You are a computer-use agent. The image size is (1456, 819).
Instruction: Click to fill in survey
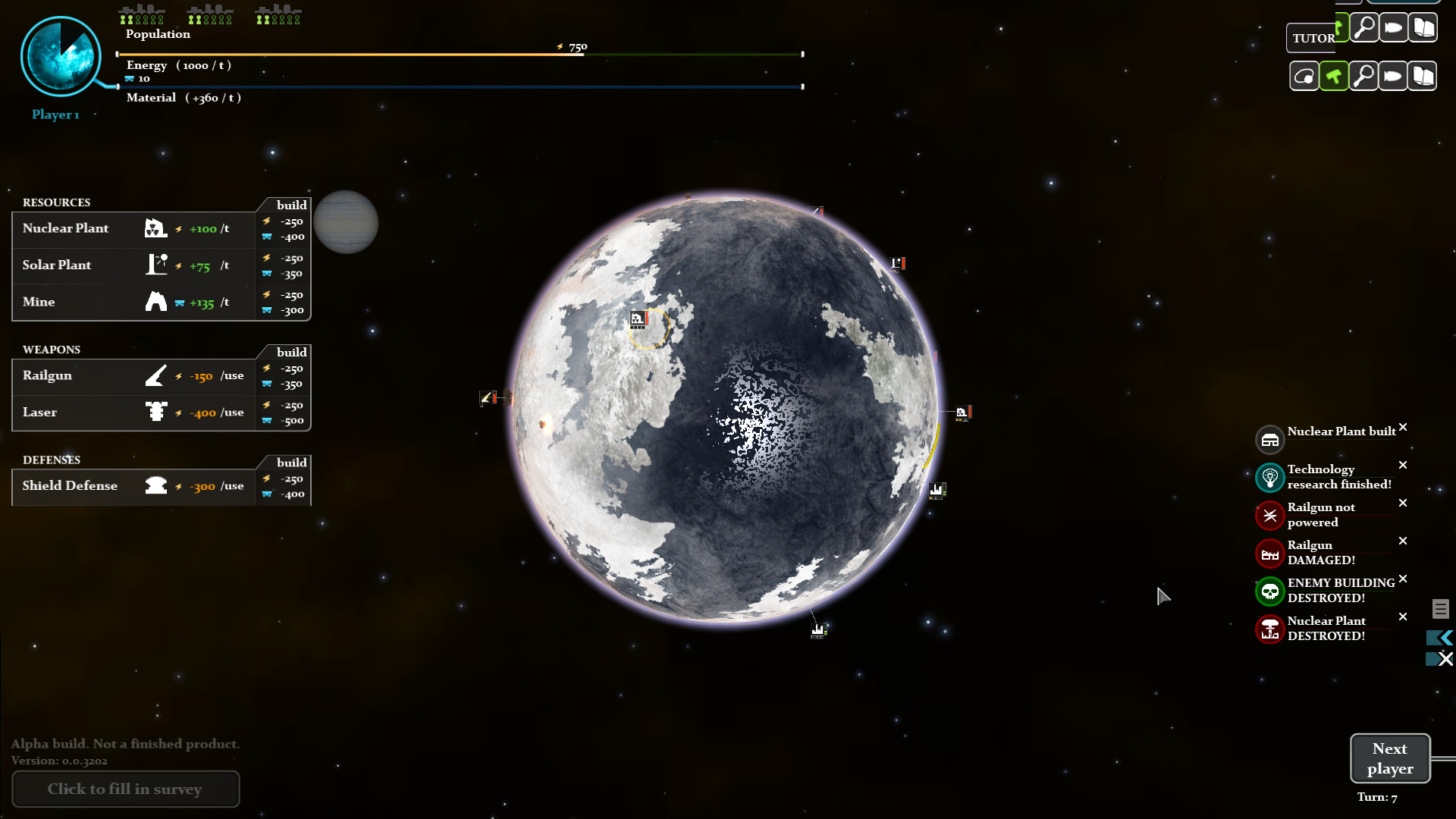point(125,789)
